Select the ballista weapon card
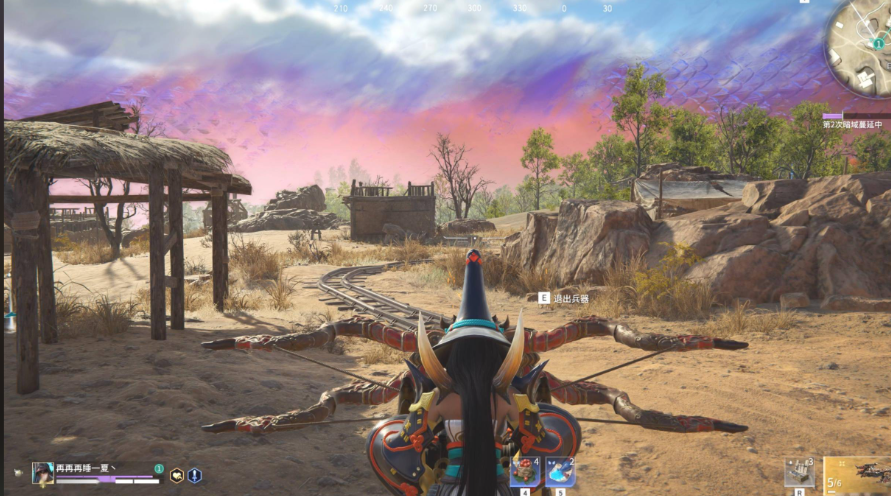Viewport: 891px width, 496px height. [x=858, y=475]
